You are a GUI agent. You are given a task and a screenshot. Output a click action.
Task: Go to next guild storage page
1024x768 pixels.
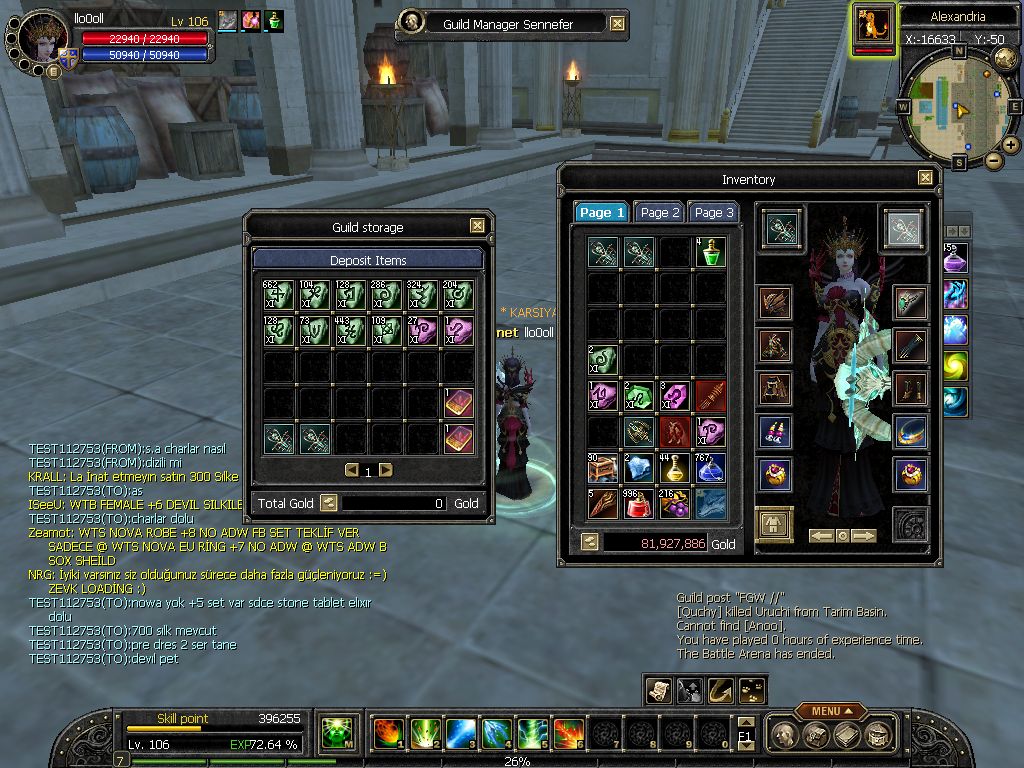click(386, 470)
